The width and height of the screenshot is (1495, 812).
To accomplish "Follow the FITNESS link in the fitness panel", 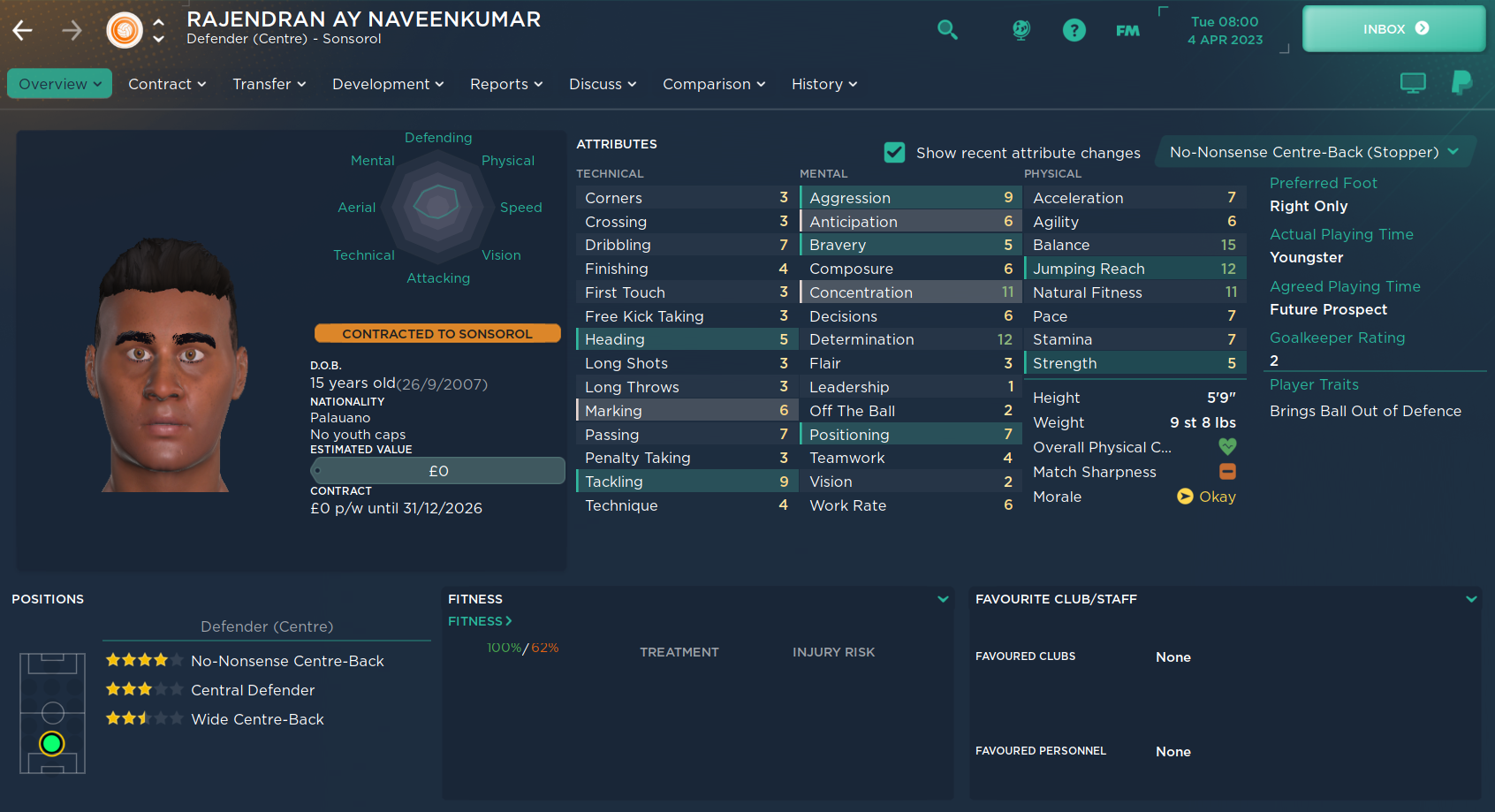I will tap(479, 621).
